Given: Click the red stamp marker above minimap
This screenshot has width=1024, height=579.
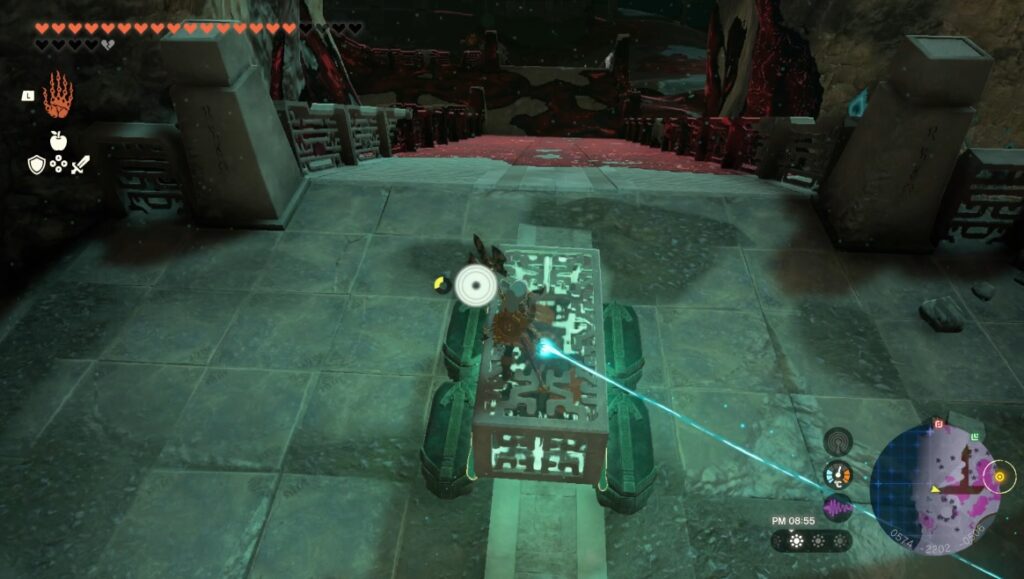Looking at the screenshot, I should coord(940,422).
